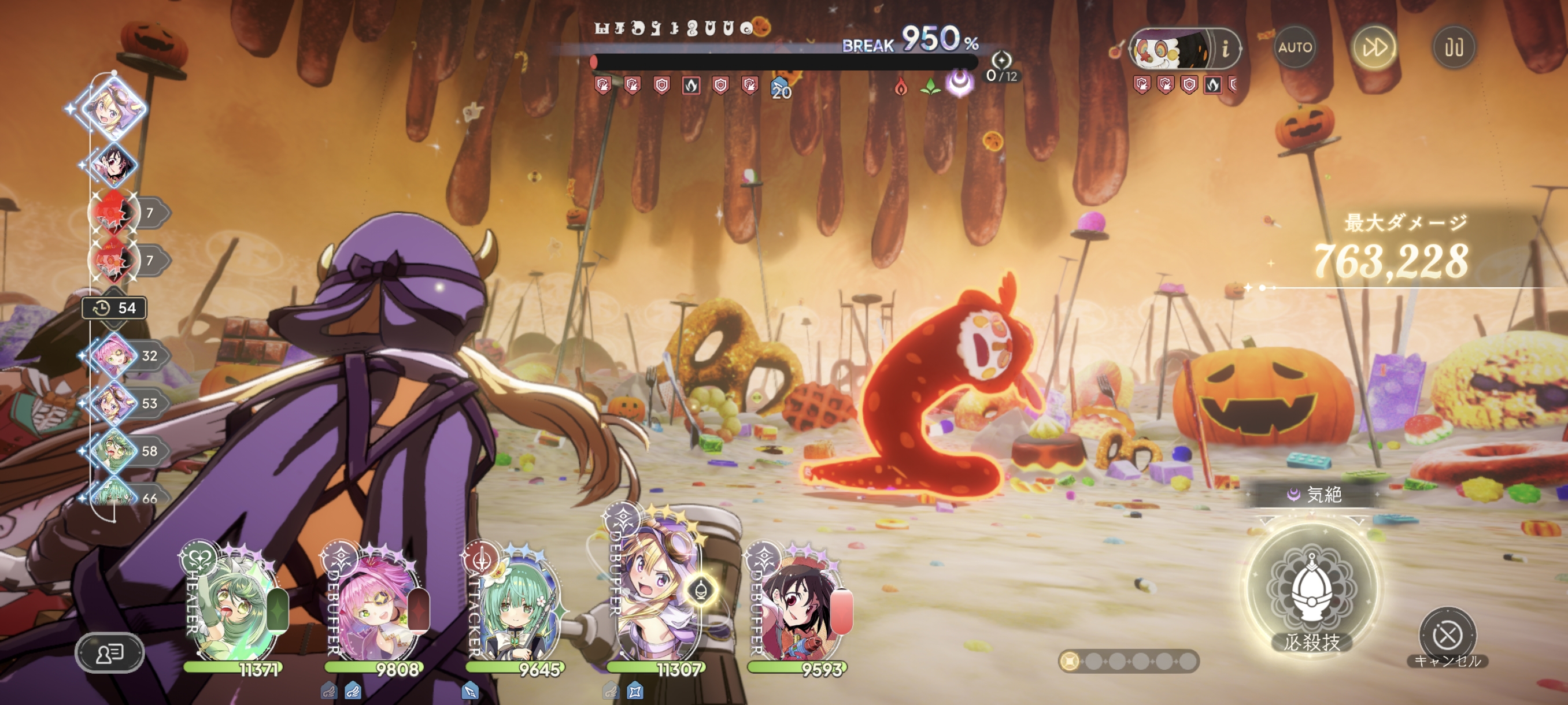
Task: Pause the battle
Action: pyautogui.click(x=1454, y=47)
